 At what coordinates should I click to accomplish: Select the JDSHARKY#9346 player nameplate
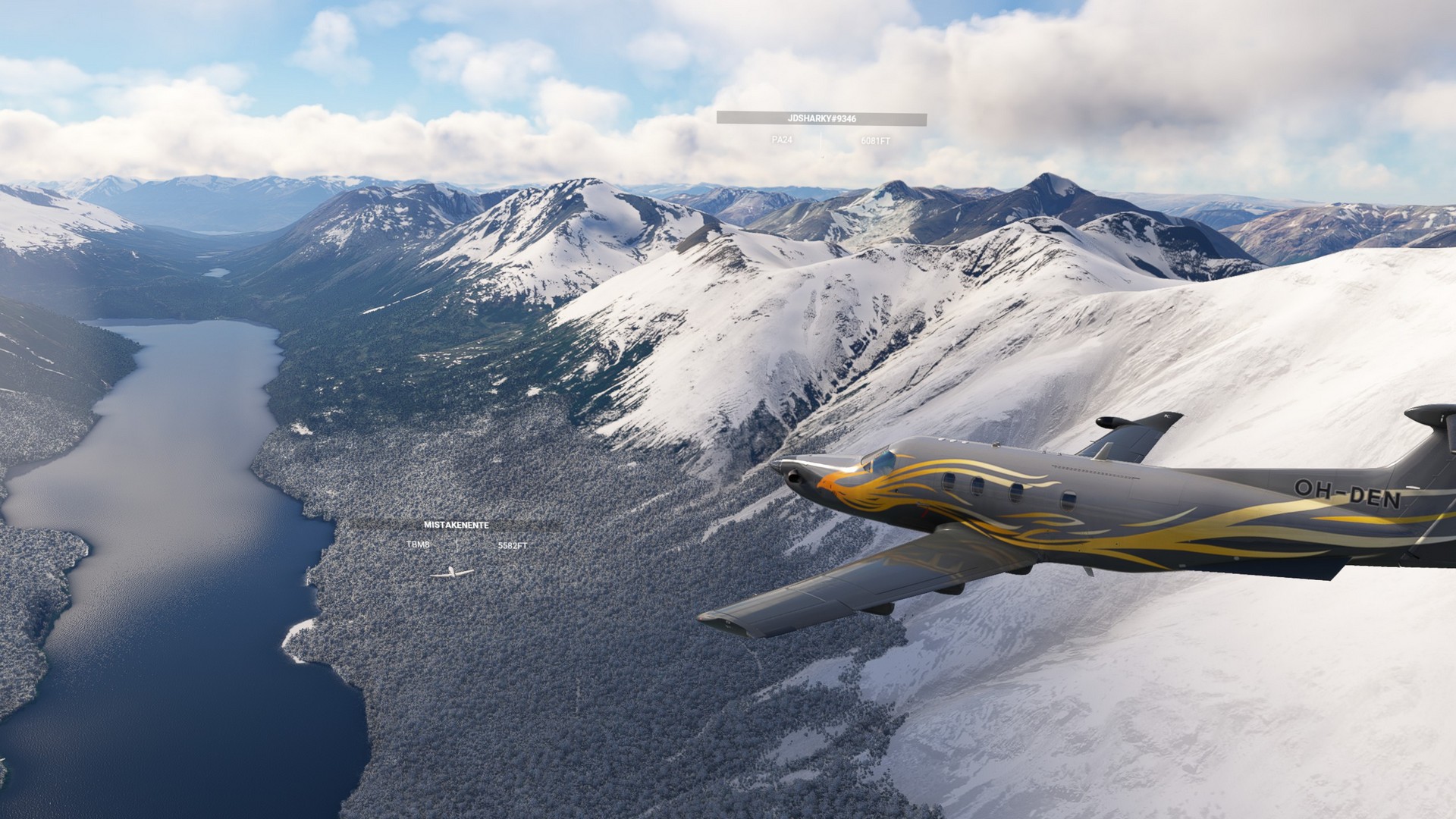[x=821, y=118]
